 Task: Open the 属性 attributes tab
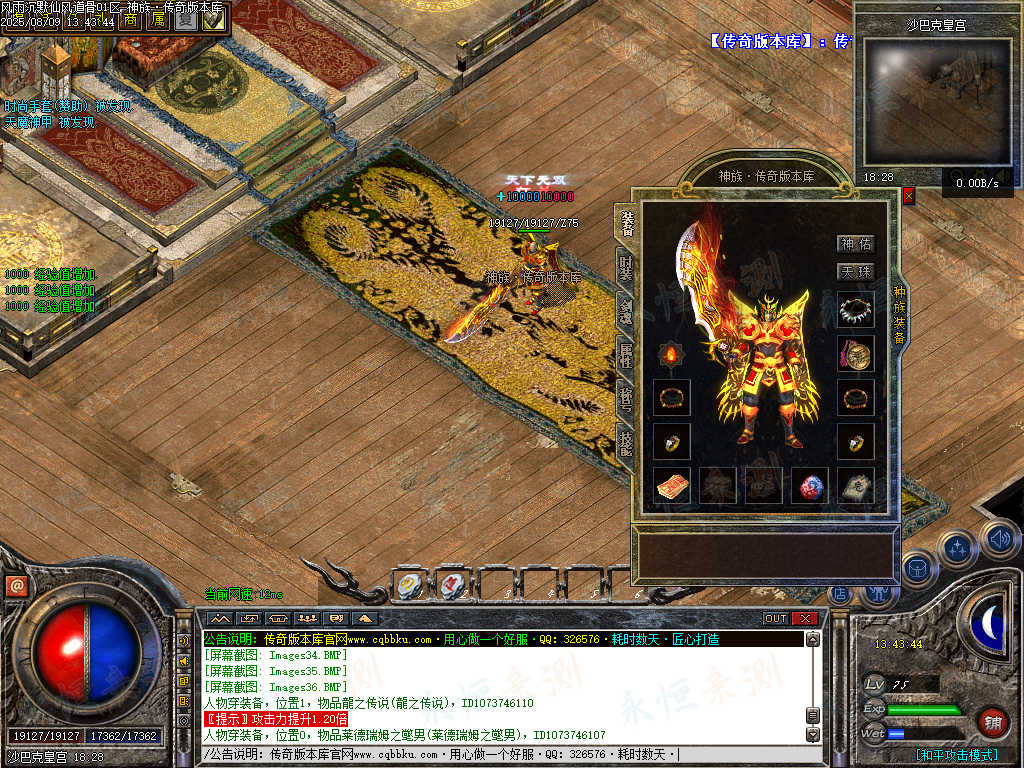626,353
